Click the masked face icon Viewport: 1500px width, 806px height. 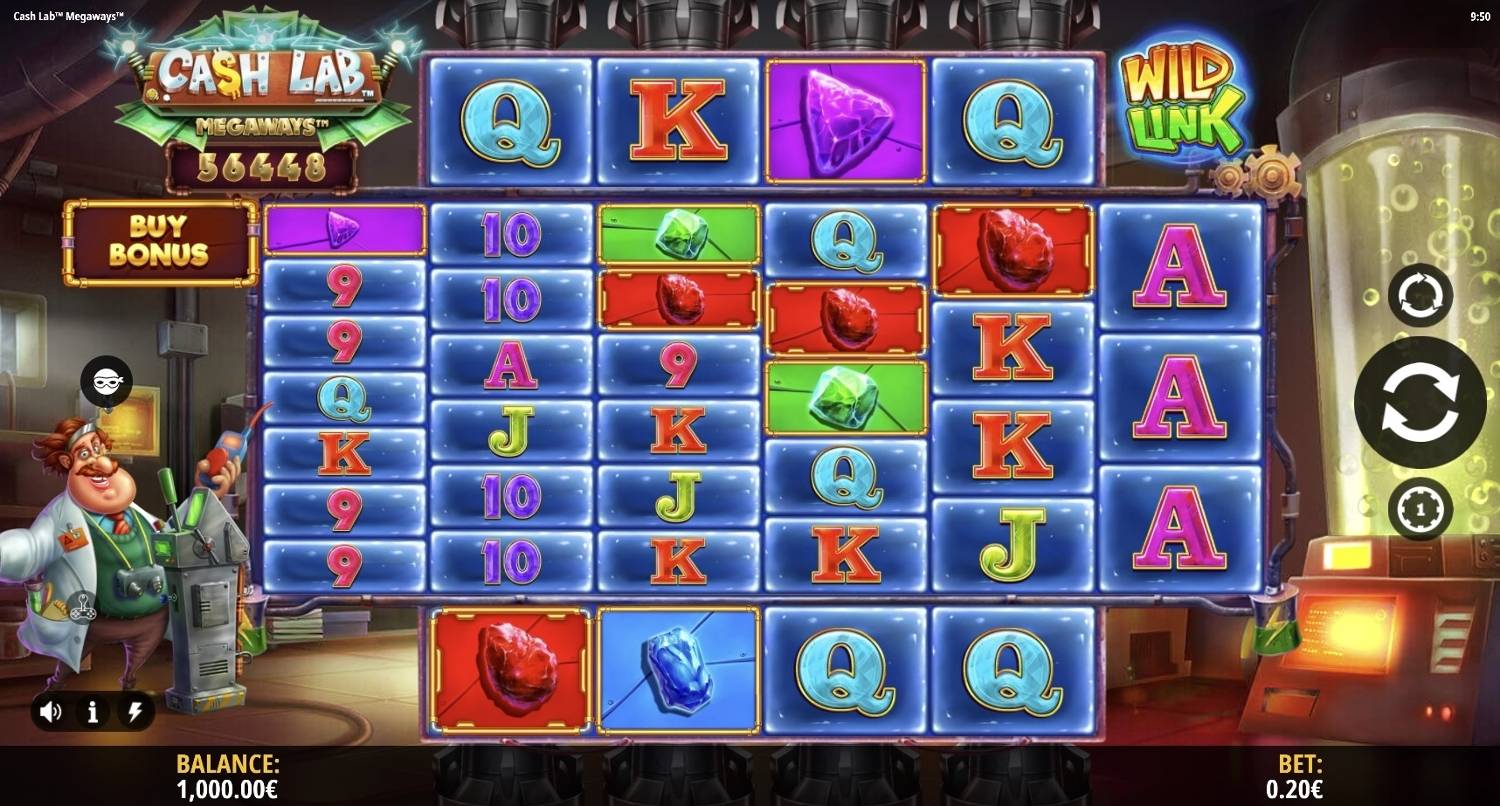point(106,381)
